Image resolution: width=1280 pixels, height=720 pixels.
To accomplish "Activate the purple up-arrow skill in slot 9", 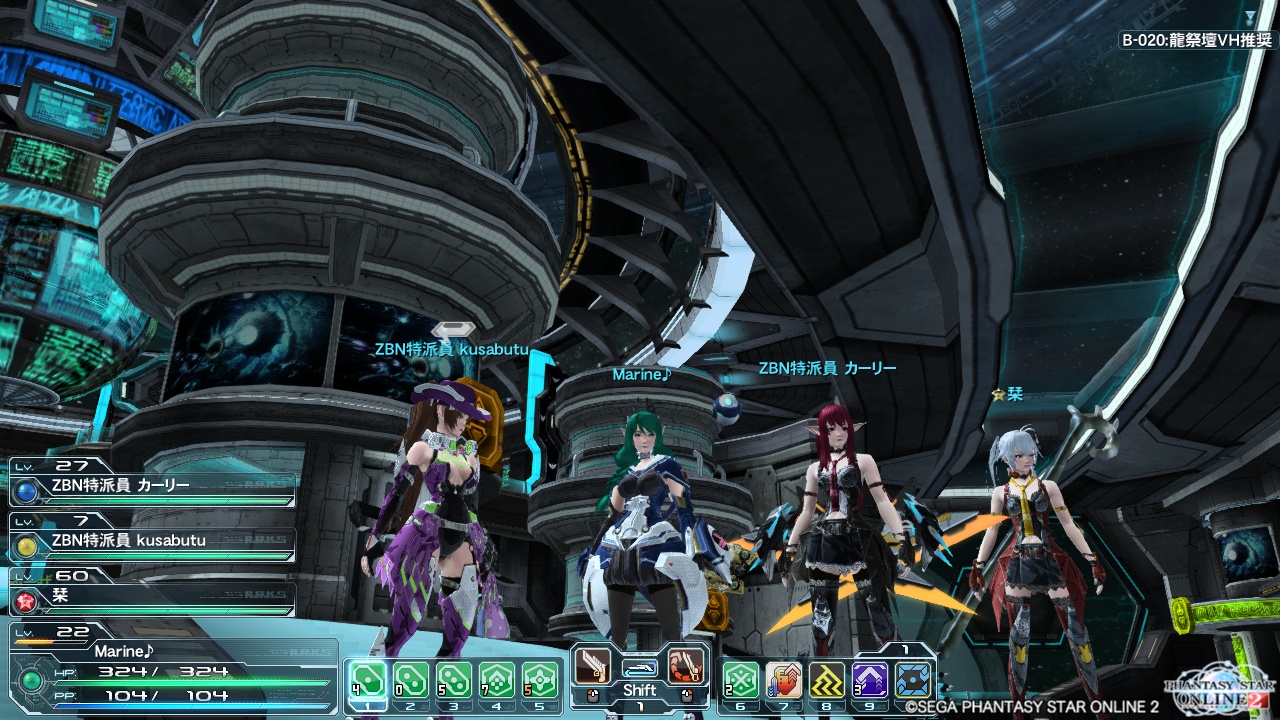I will coord(870,680).
